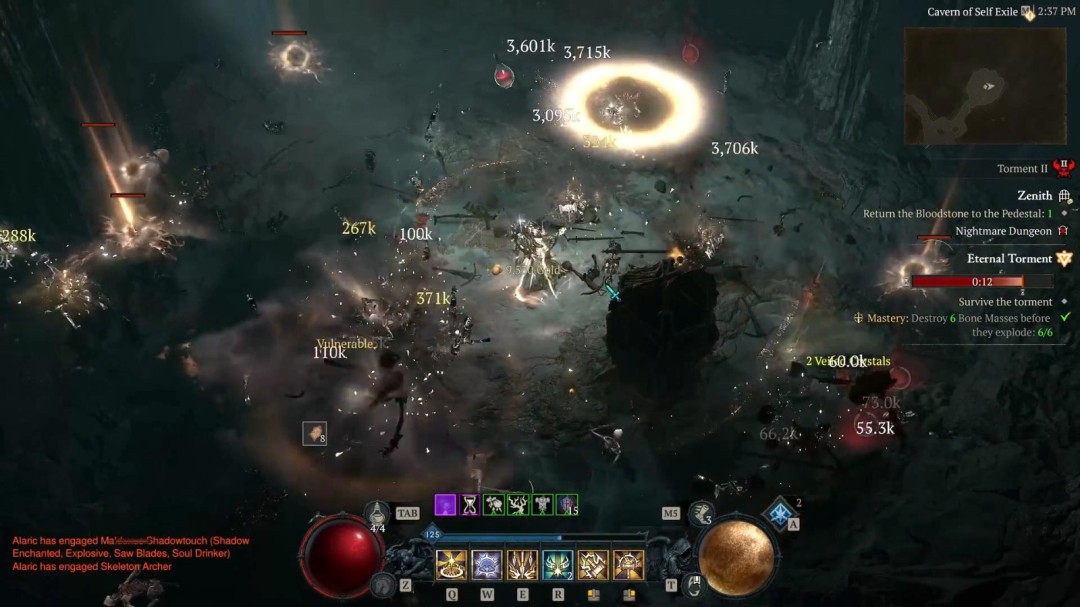Image resolution: width=1080 pixels, height=607 pixels.
Task: Inspect the hourglass buff icon
Action: [469, 505]
